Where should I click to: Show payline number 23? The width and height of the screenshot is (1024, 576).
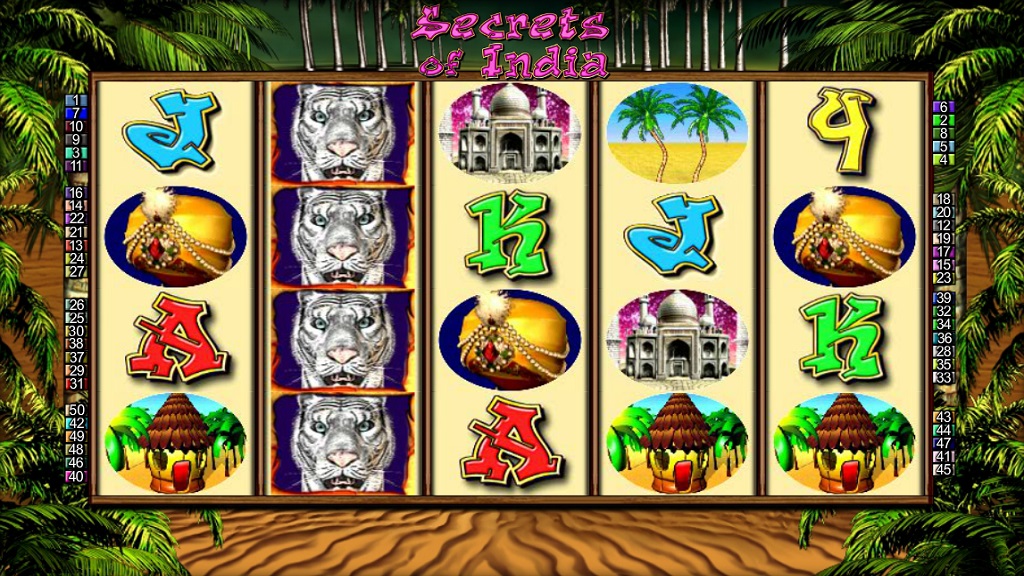pyautogui.click(x=944, y=278)
